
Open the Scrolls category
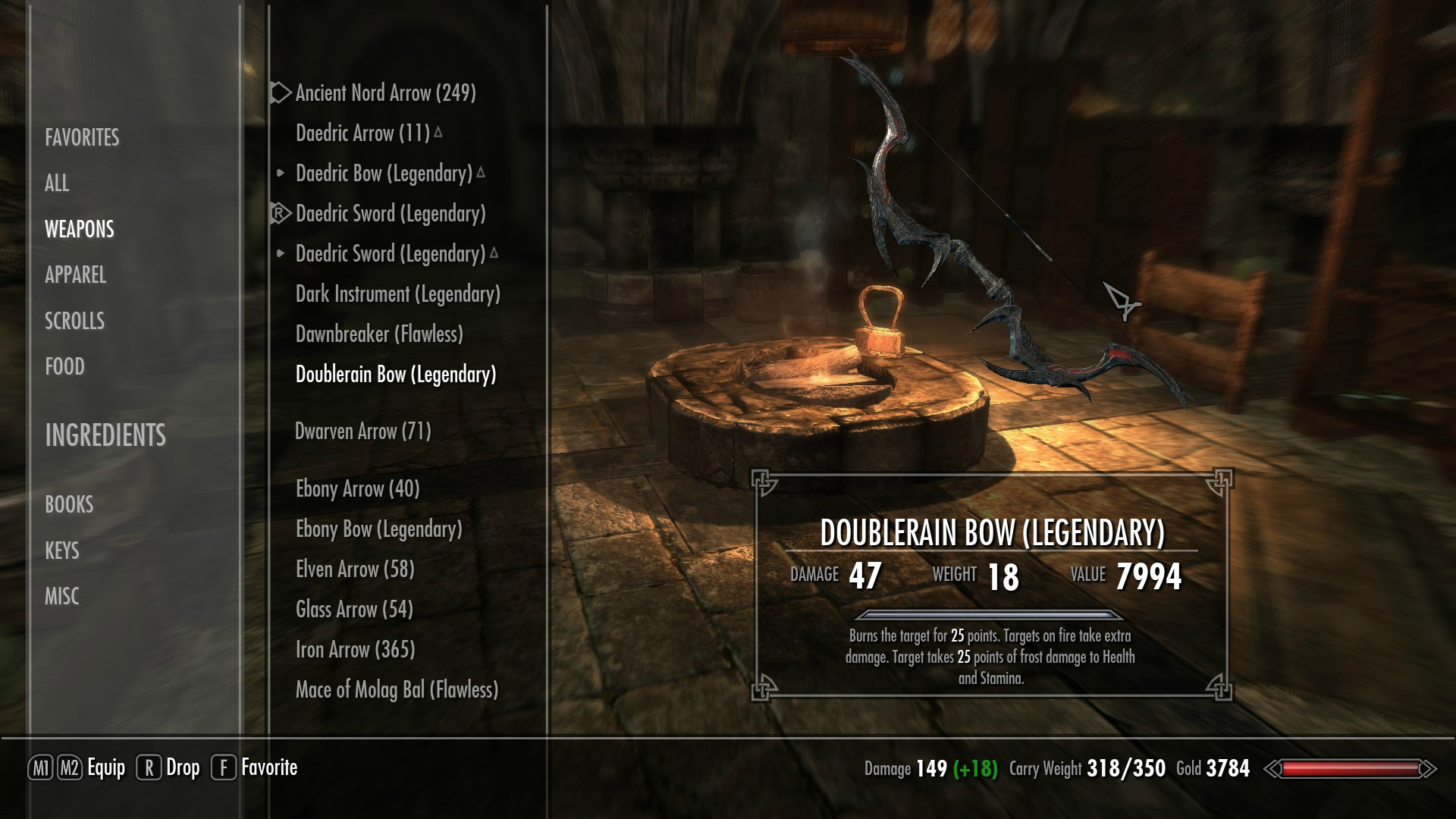[74, 321]
